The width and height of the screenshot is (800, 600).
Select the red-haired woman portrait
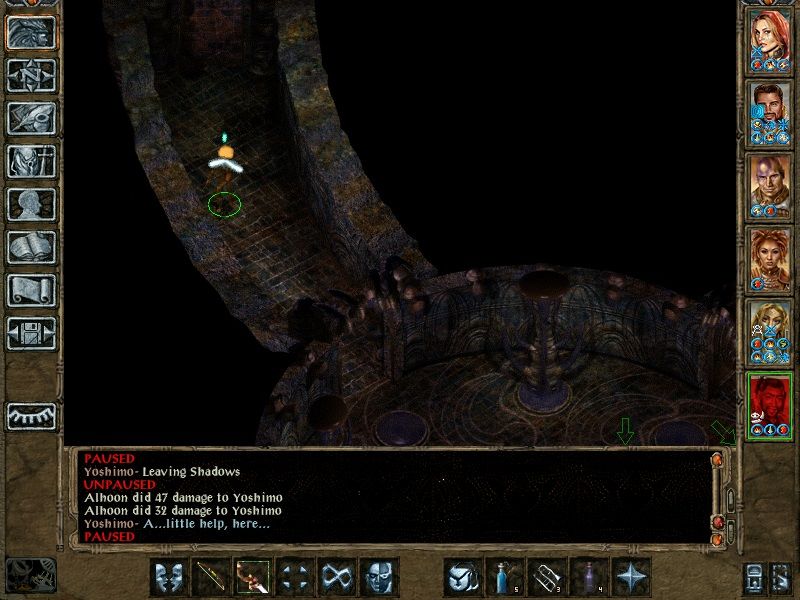(770, 39)
